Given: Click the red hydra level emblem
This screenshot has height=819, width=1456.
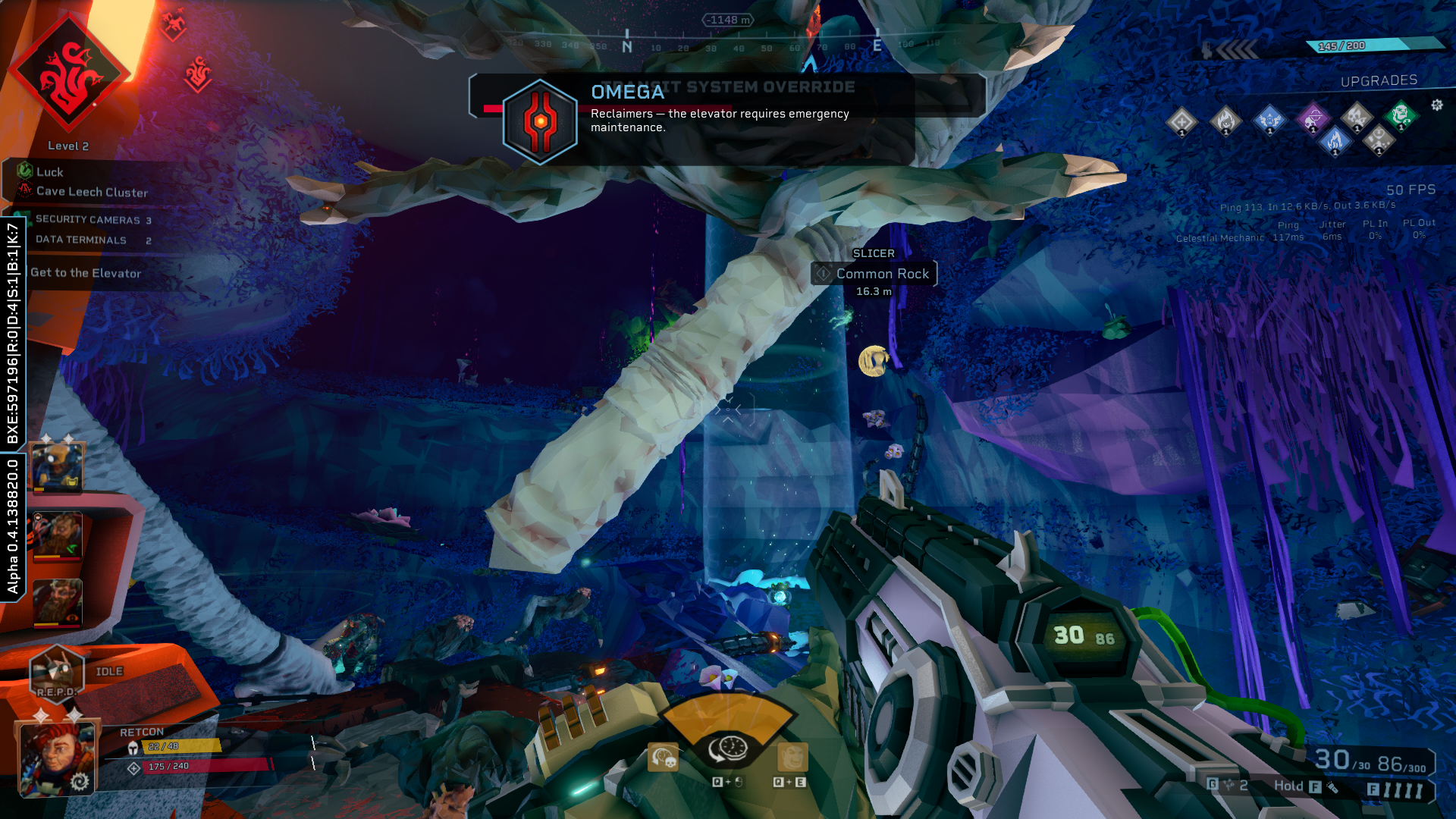Looking at the screenshot, I should 69,74.
